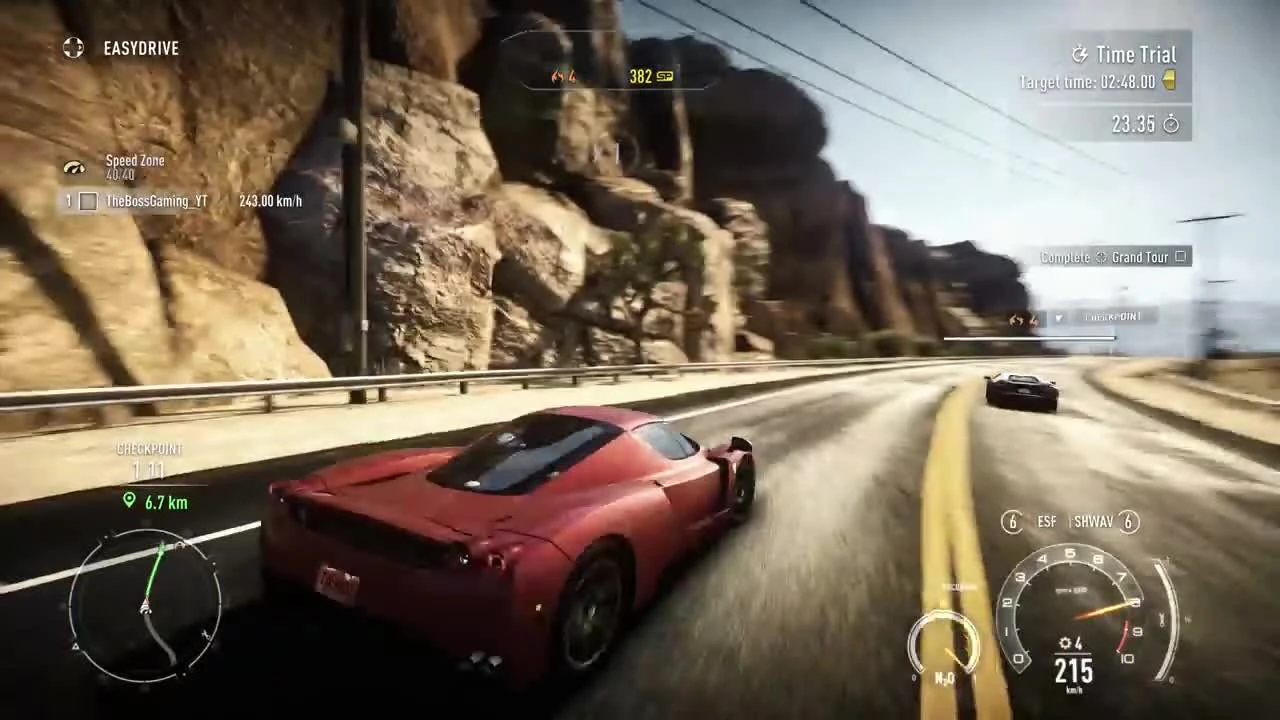Click the heat level flame icon
The width and height of the screenshot is (1280, 720).
(557, 76)
